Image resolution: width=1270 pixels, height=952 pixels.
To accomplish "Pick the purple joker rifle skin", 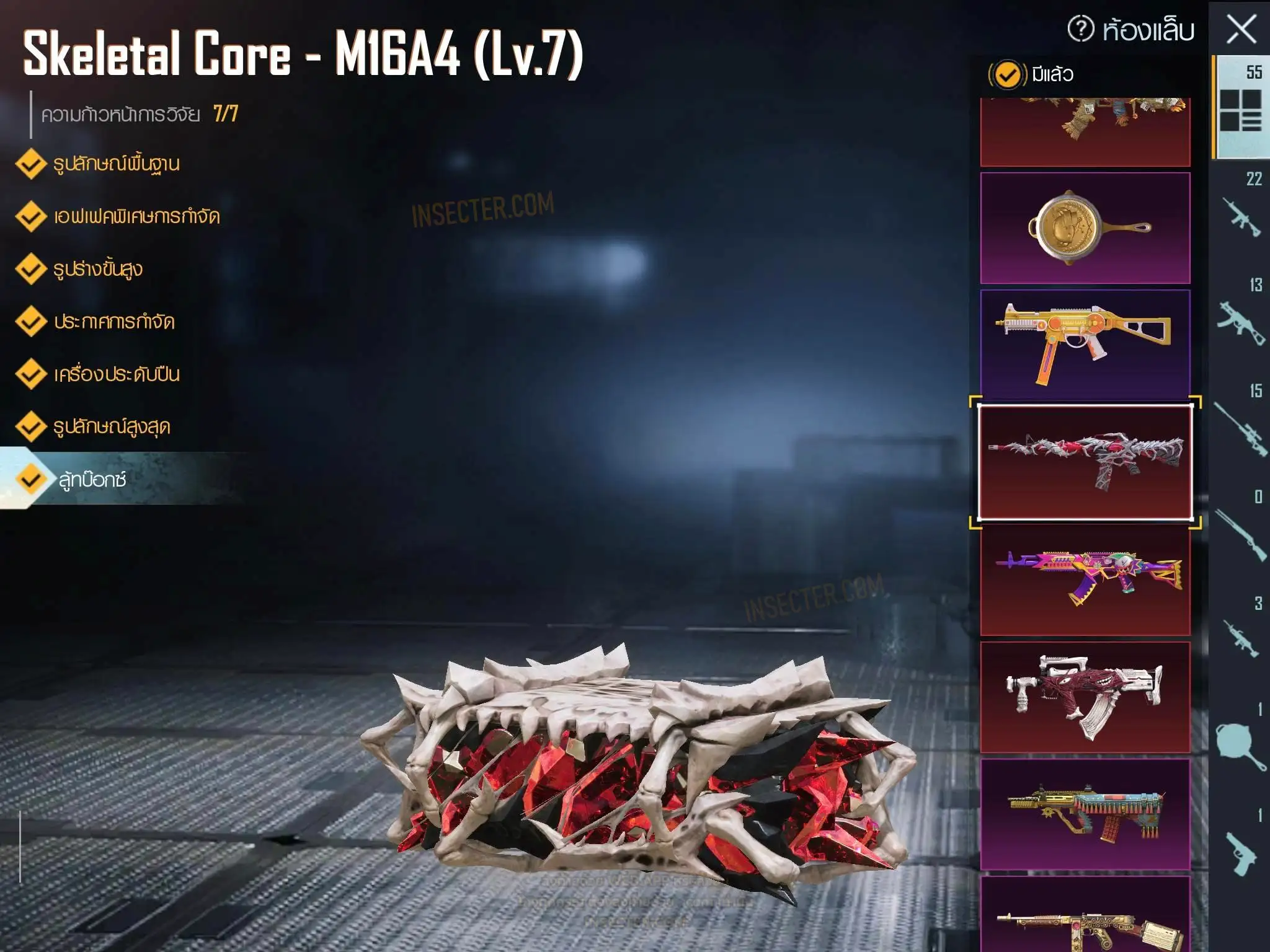I will [x=1085, y=579].
